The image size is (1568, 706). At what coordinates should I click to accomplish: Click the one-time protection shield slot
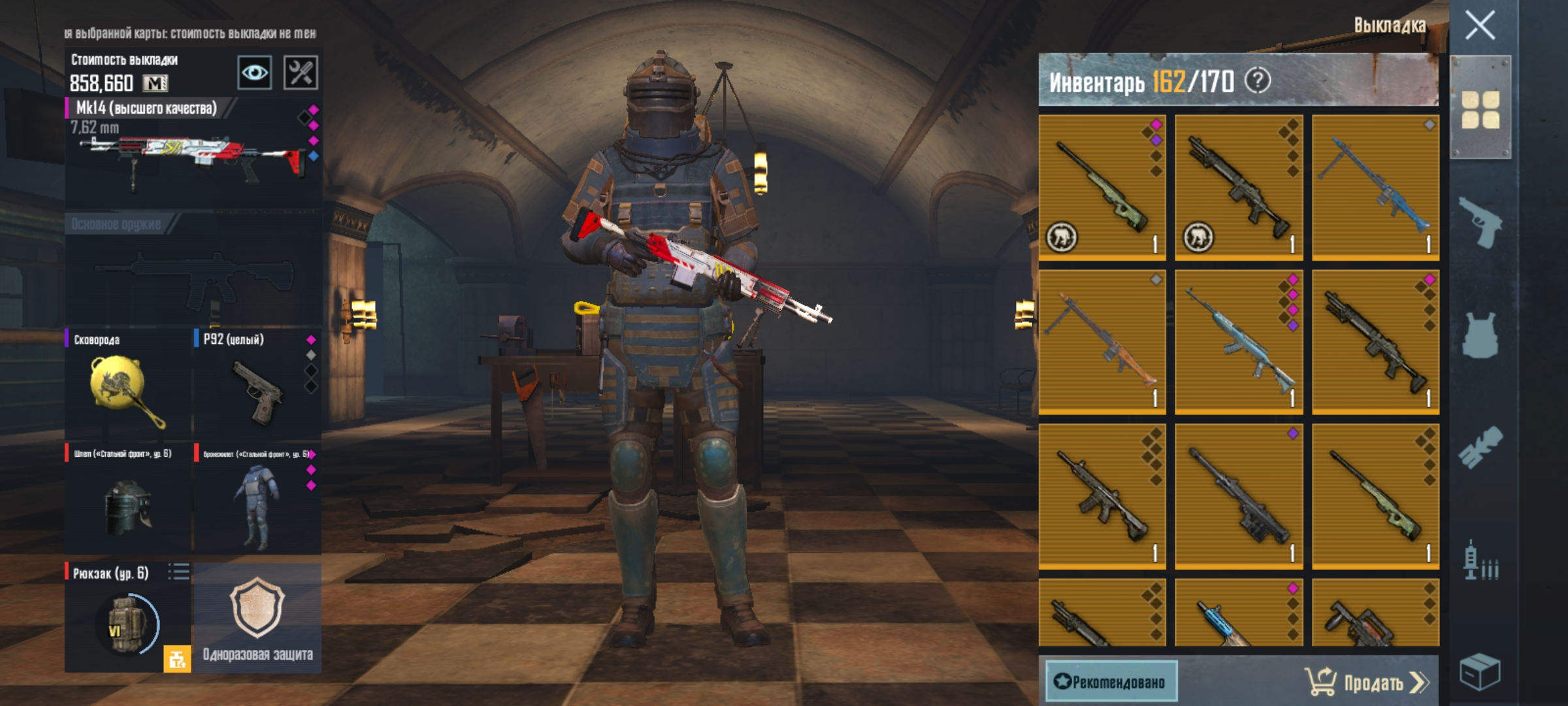[257, 618]
